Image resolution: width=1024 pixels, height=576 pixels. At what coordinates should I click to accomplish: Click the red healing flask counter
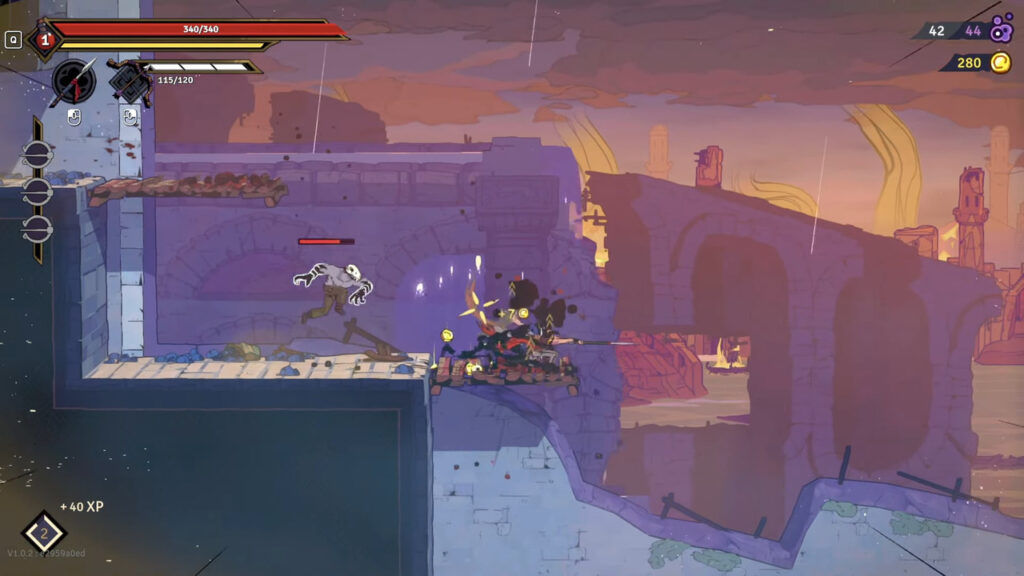point(44,40)
